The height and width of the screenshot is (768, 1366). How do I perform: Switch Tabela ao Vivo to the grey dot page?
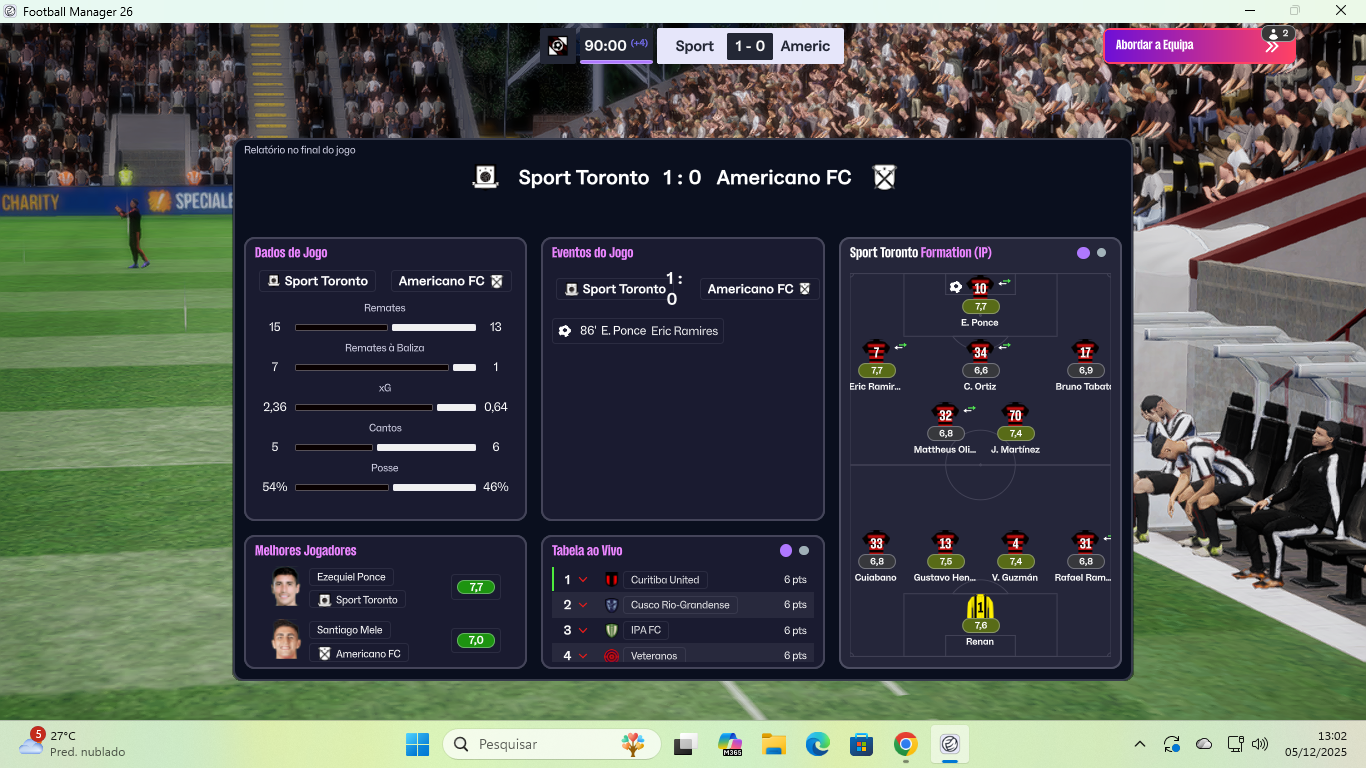click(804, 550)
